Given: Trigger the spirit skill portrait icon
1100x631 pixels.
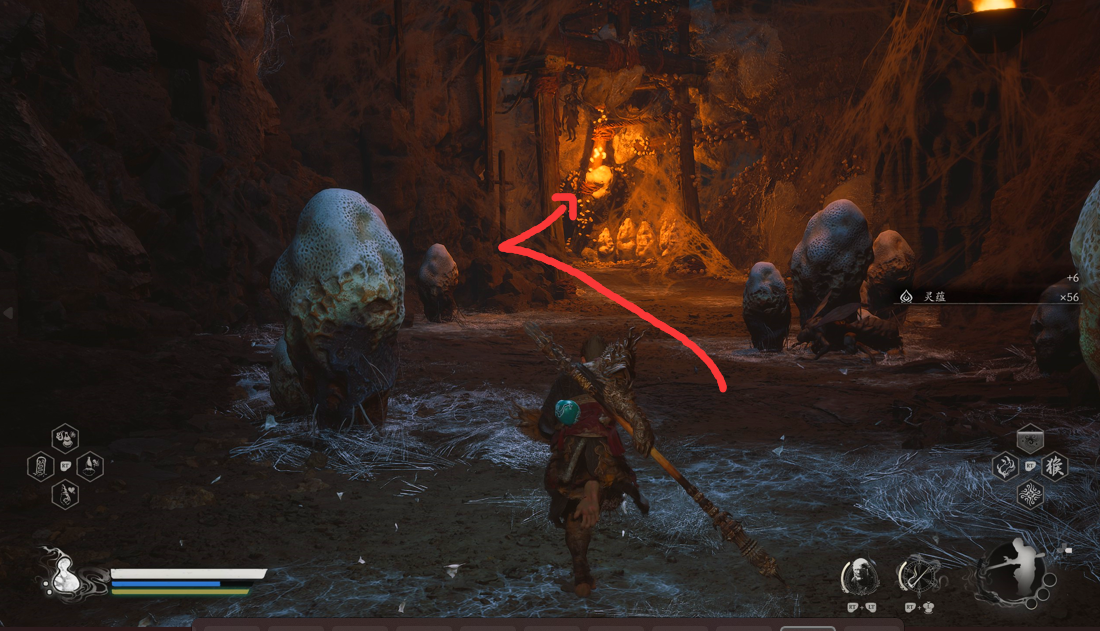Looking at the screenshot, I should (x=860, y=576).
